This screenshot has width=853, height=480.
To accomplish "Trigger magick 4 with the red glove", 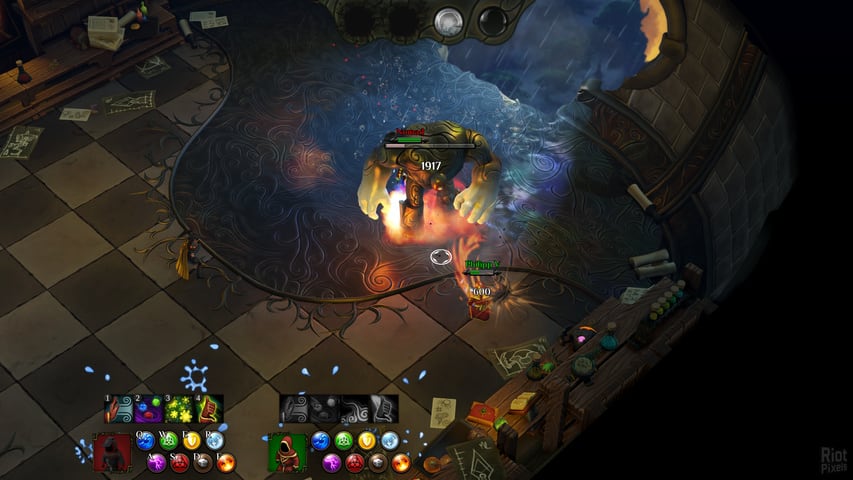I will (209, 409).
